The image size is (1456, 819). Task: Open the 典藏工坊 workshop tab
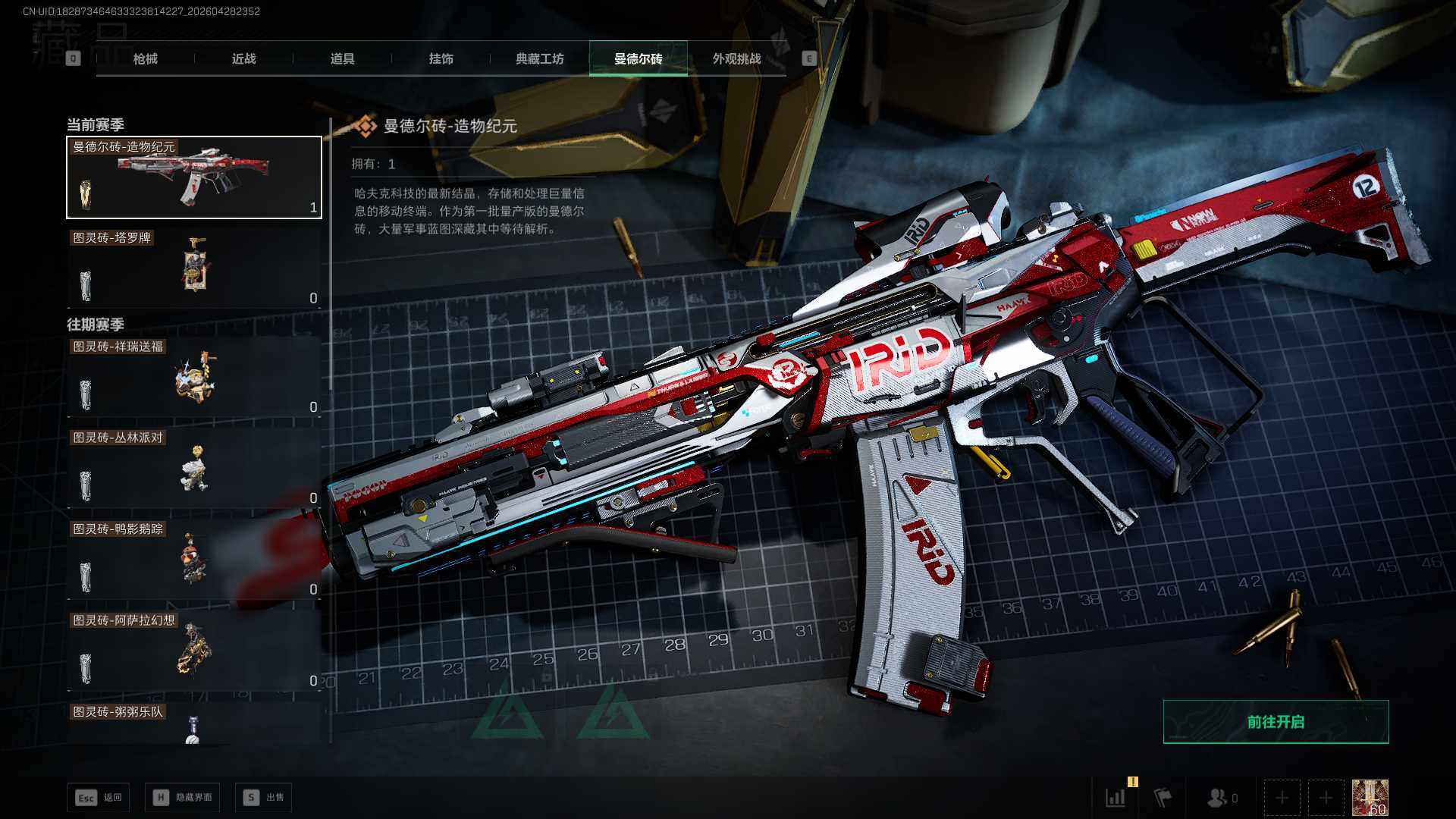tap(539, 58)
